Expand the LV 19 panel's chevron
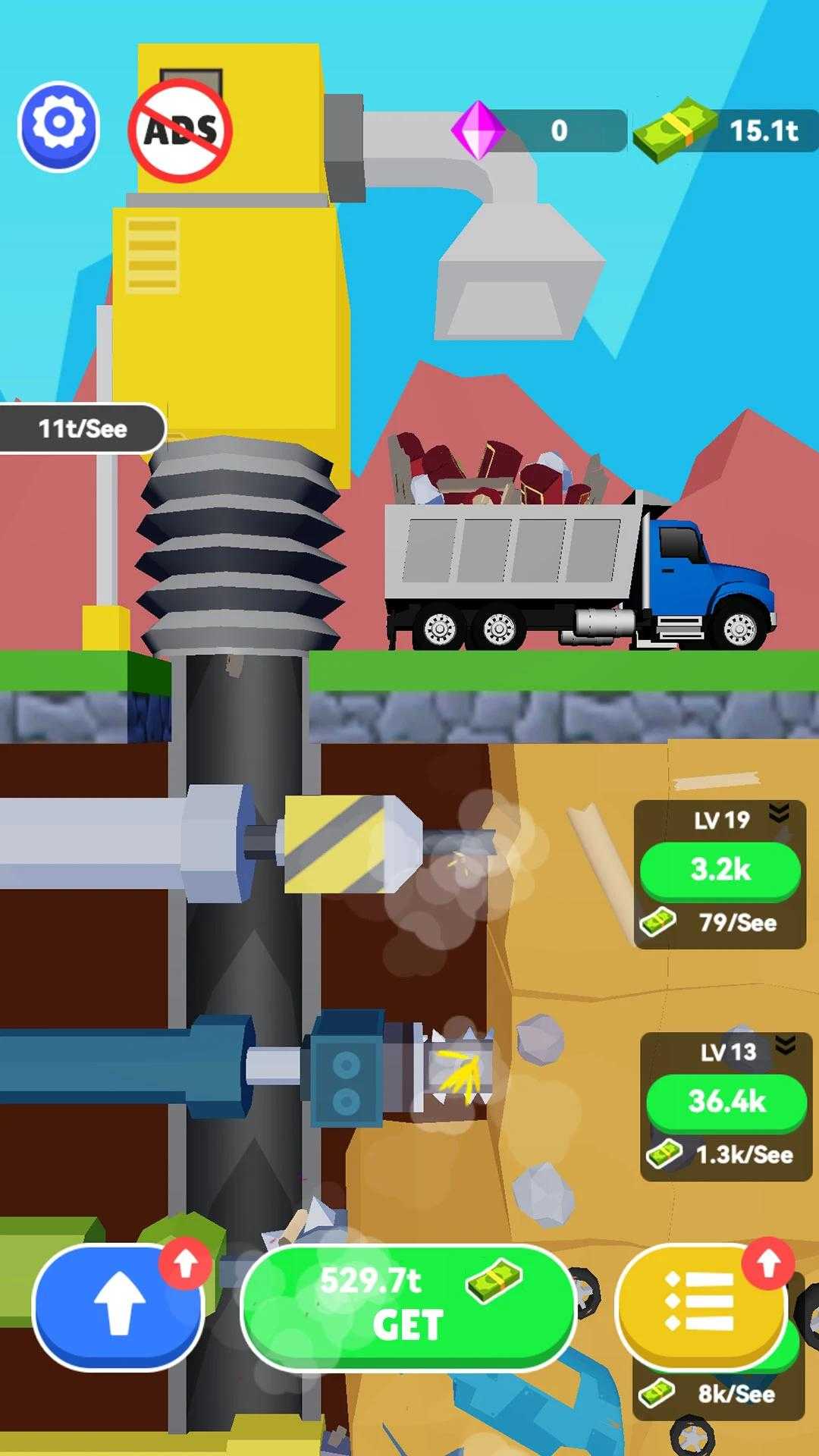Viewport: 819px width, 1456px height. tap(779, 814)
